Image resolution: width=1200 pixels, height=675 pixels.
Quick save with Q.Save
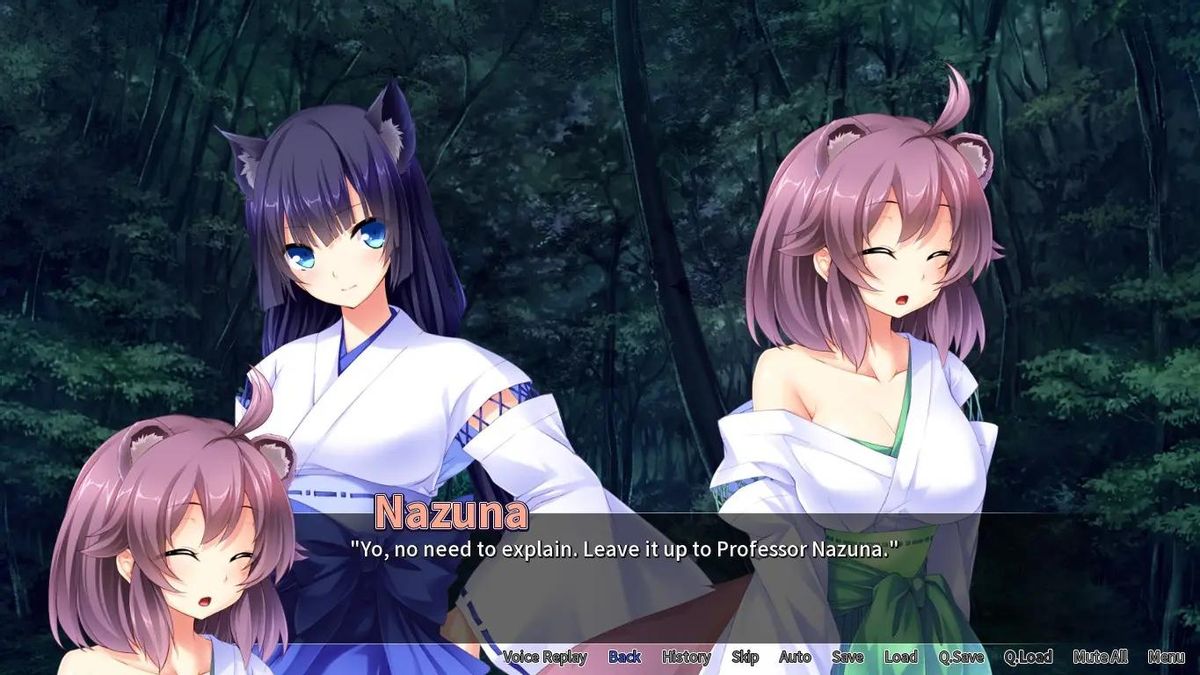[960, 657]
